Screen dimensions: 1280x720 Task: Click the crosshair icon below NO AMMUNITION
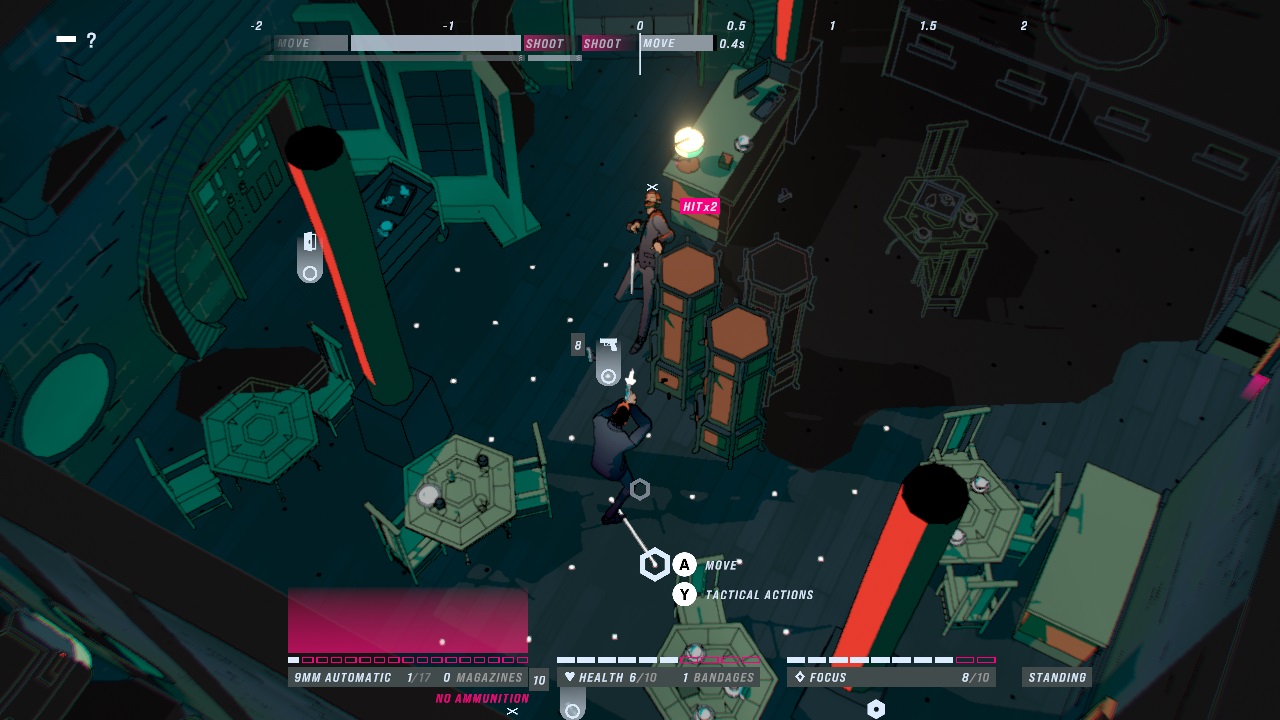[x=510, y=712]
